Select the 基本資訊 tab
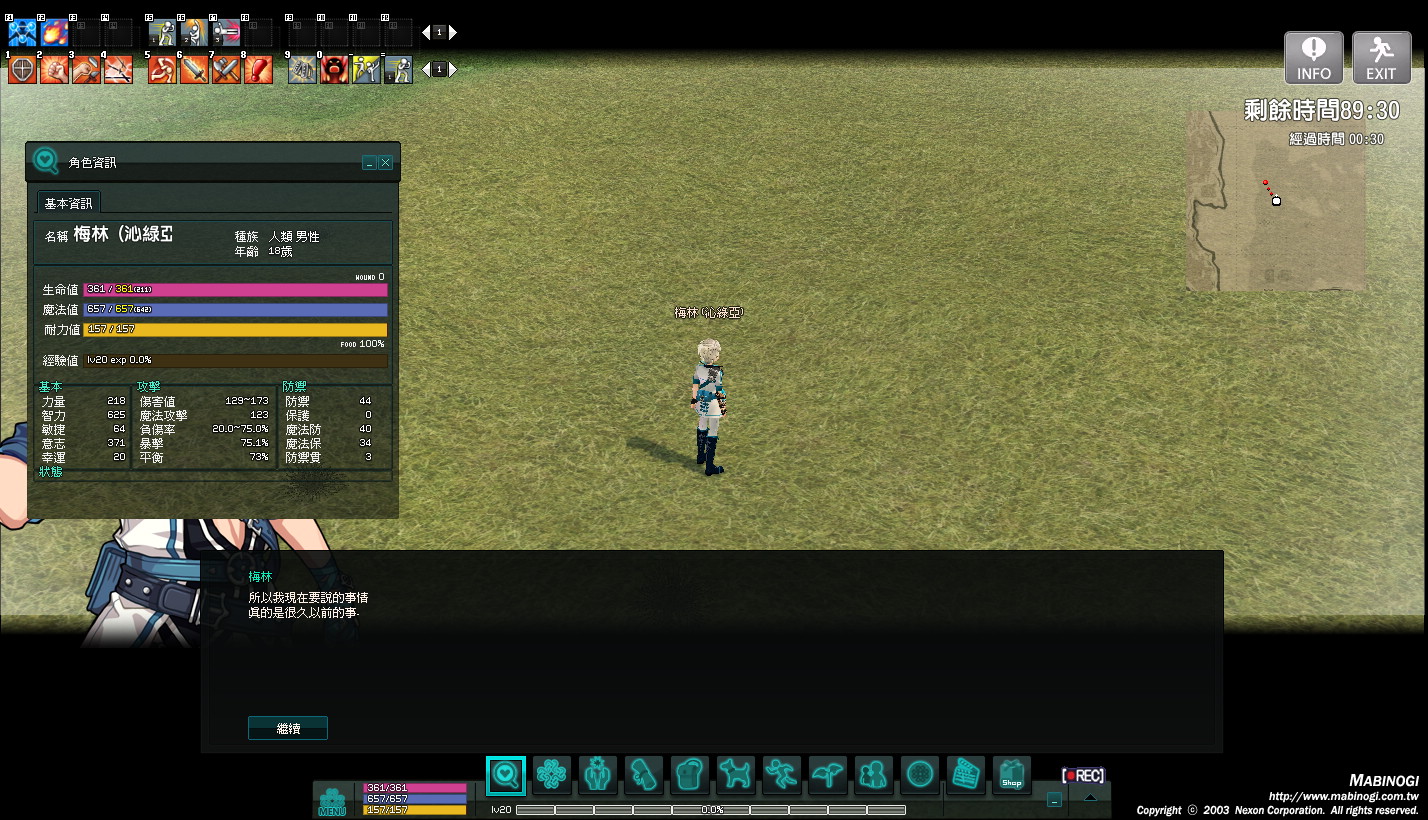 click(x=68, y=203)
